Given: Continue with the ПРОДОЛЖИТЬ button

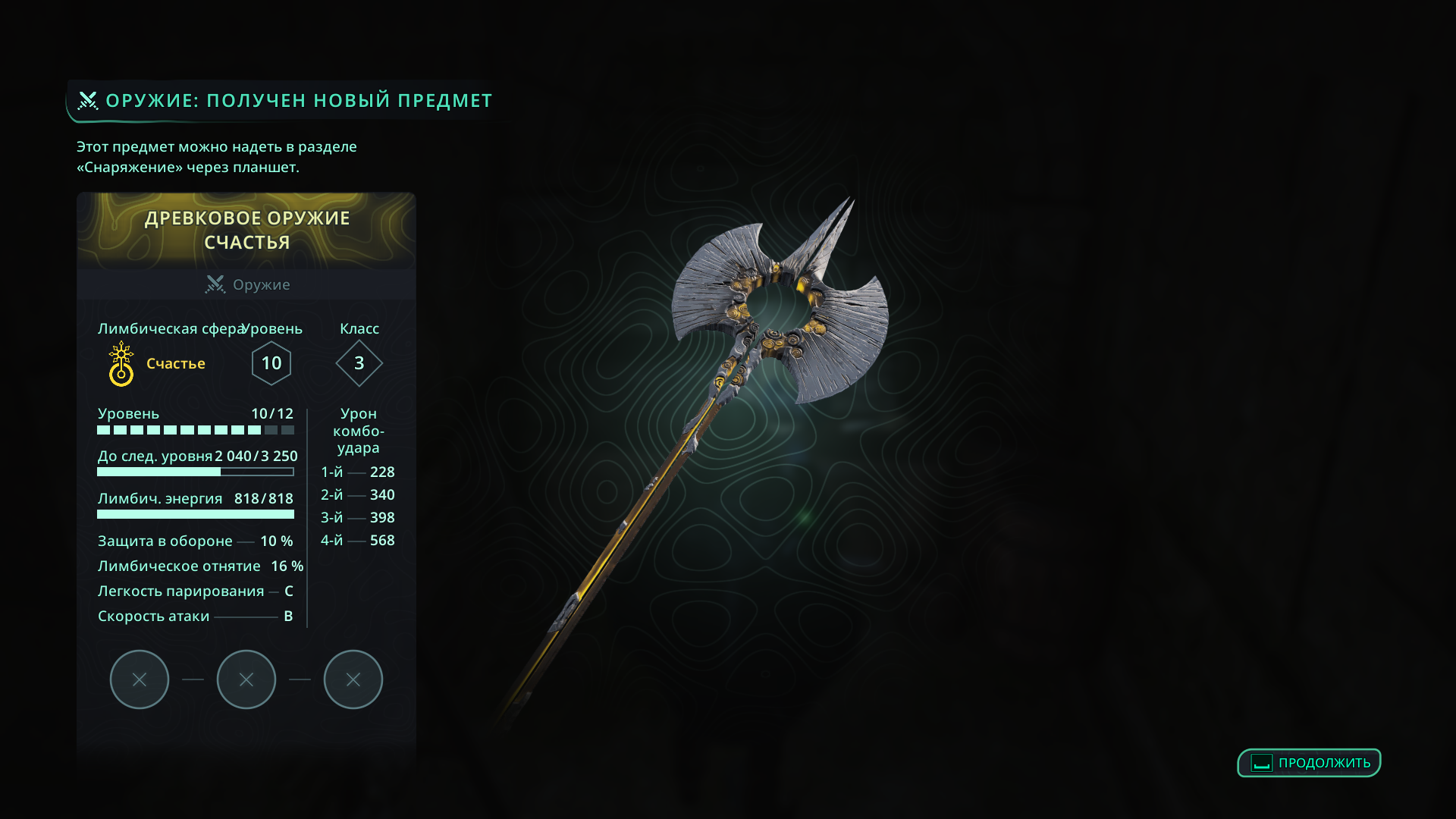Looking at the screenshot, I should click(1309, 763).
